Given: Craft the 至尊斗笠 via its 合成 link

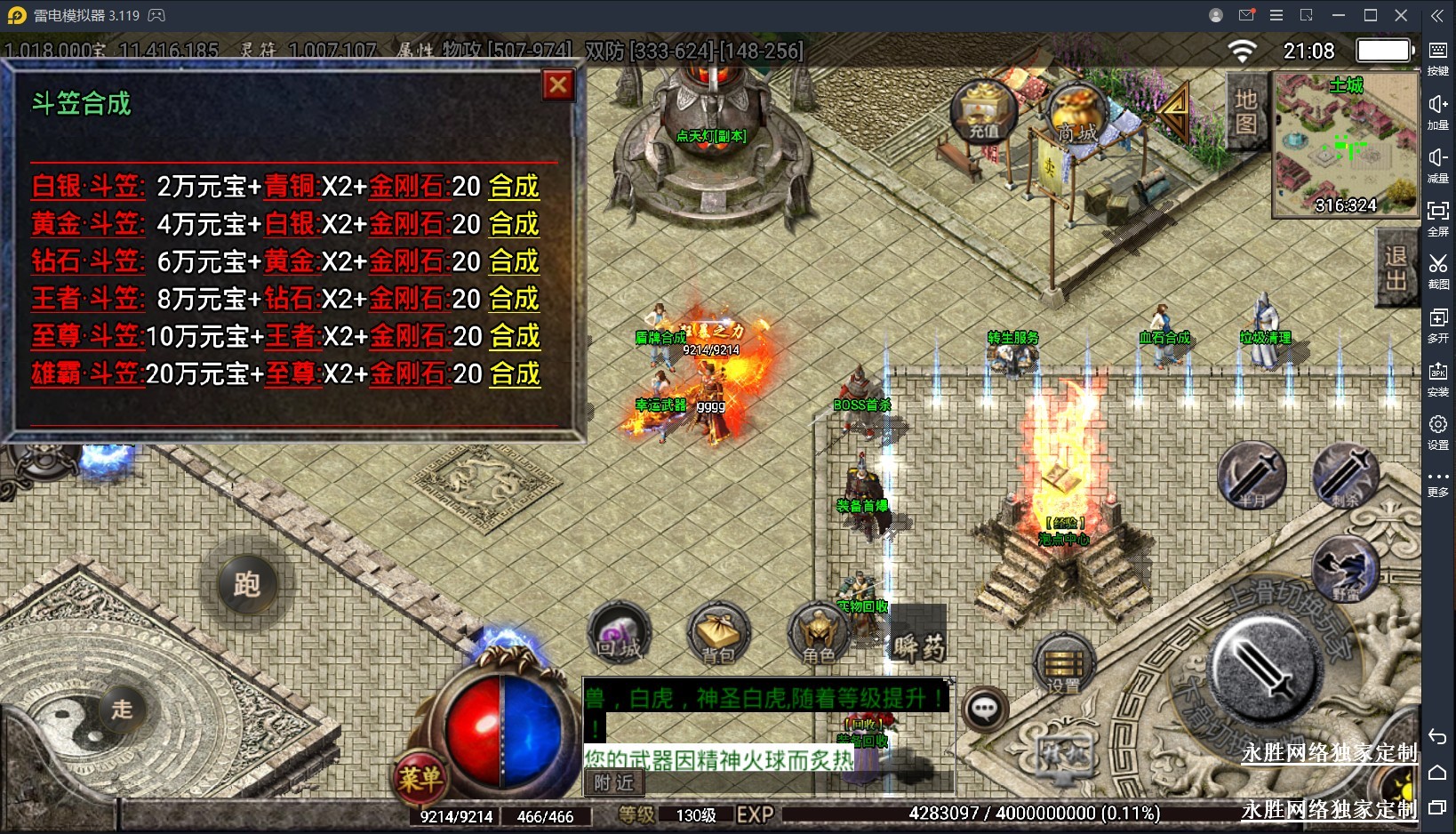Looking at the screenshot, I should (x=515, y=336).
